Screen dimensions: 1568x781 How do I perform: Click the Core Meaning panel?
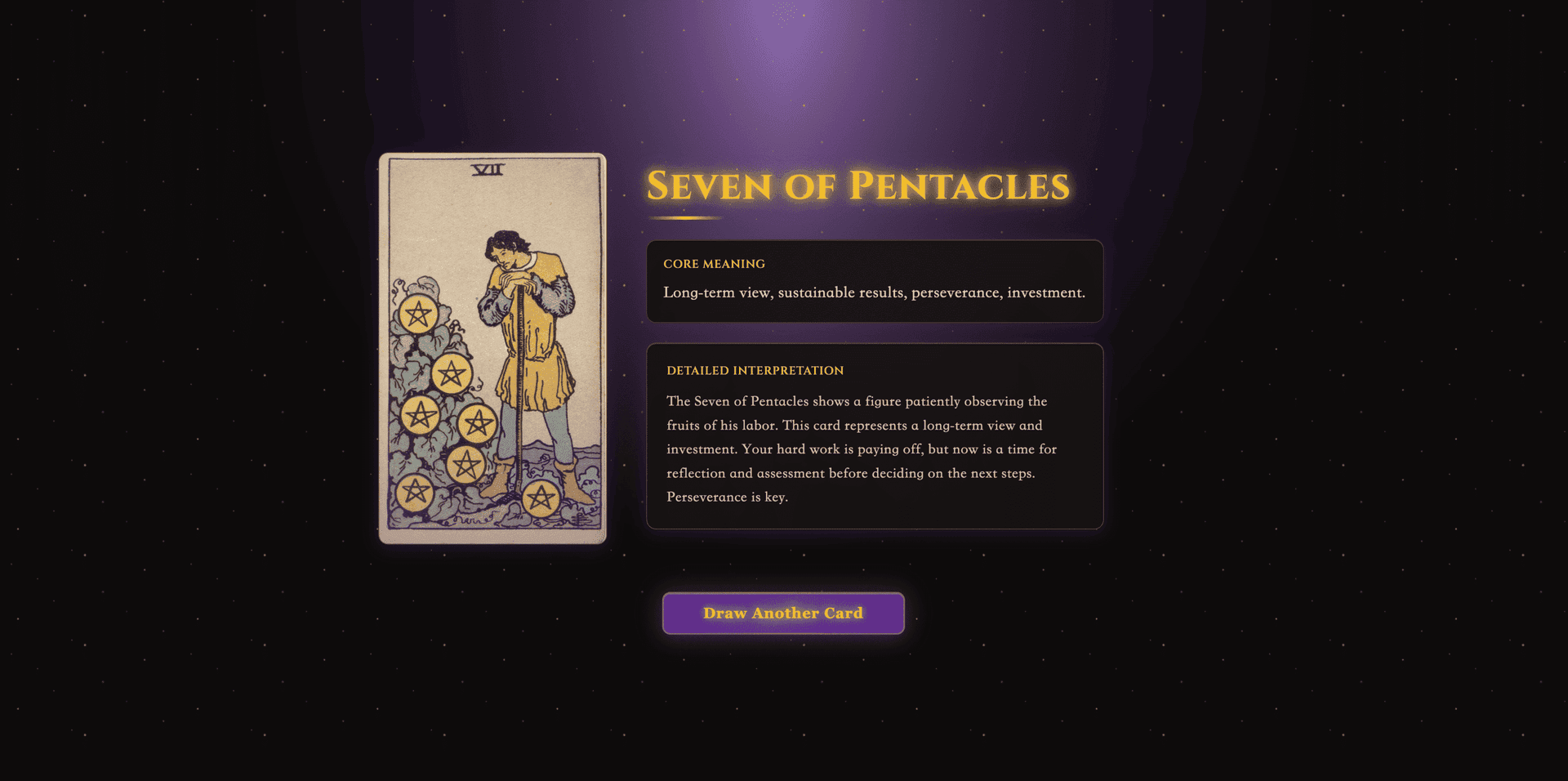874,281
